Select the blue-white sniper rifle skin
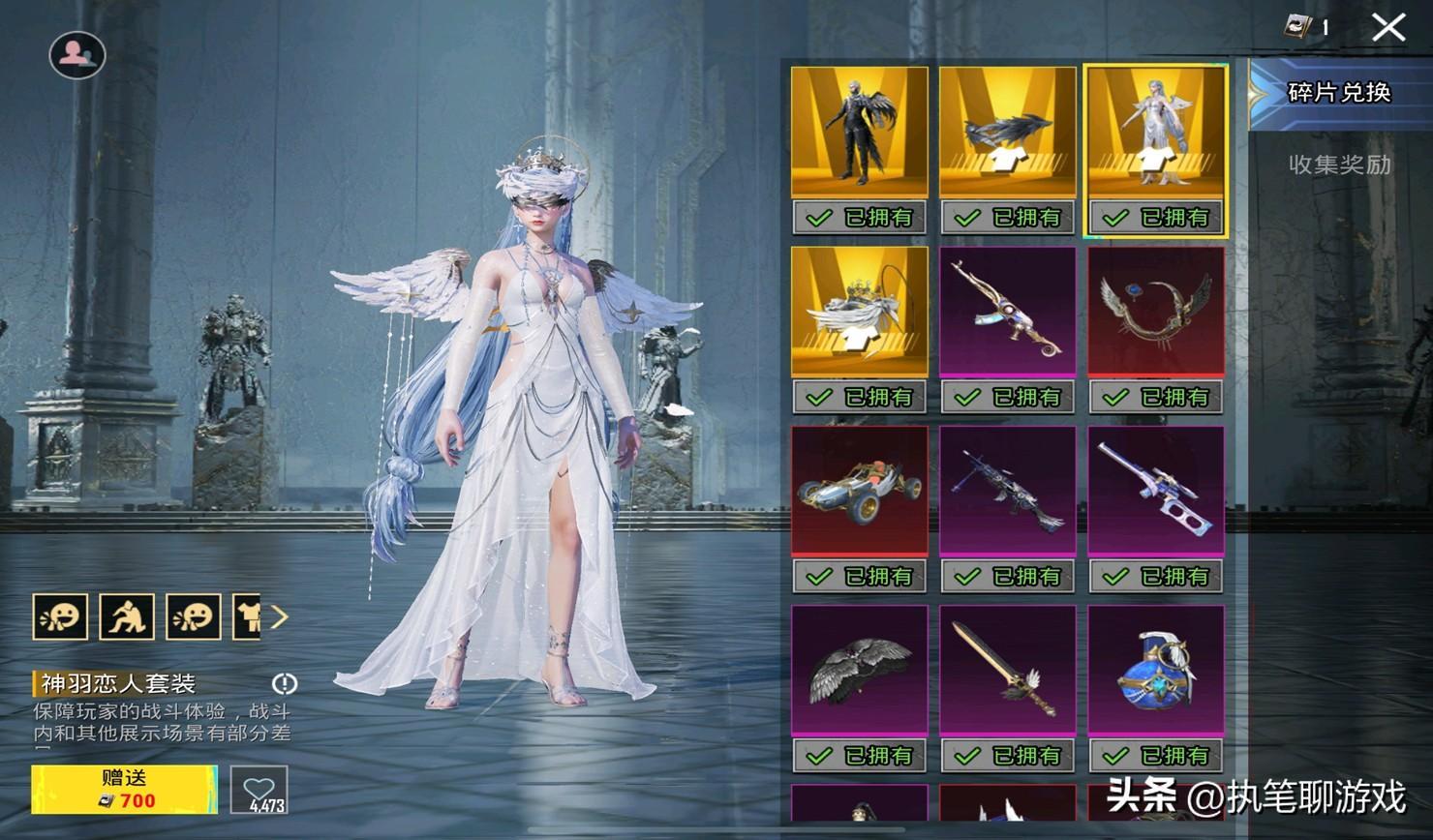Viewport: 1433px width, 840px height. tap(1155, 491)
